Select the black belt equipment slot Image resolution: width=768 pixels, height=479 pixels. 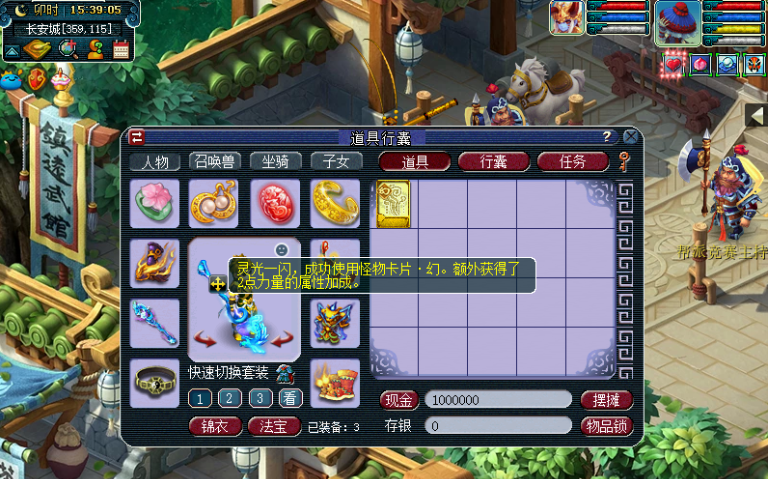click(x=155, y=382)
